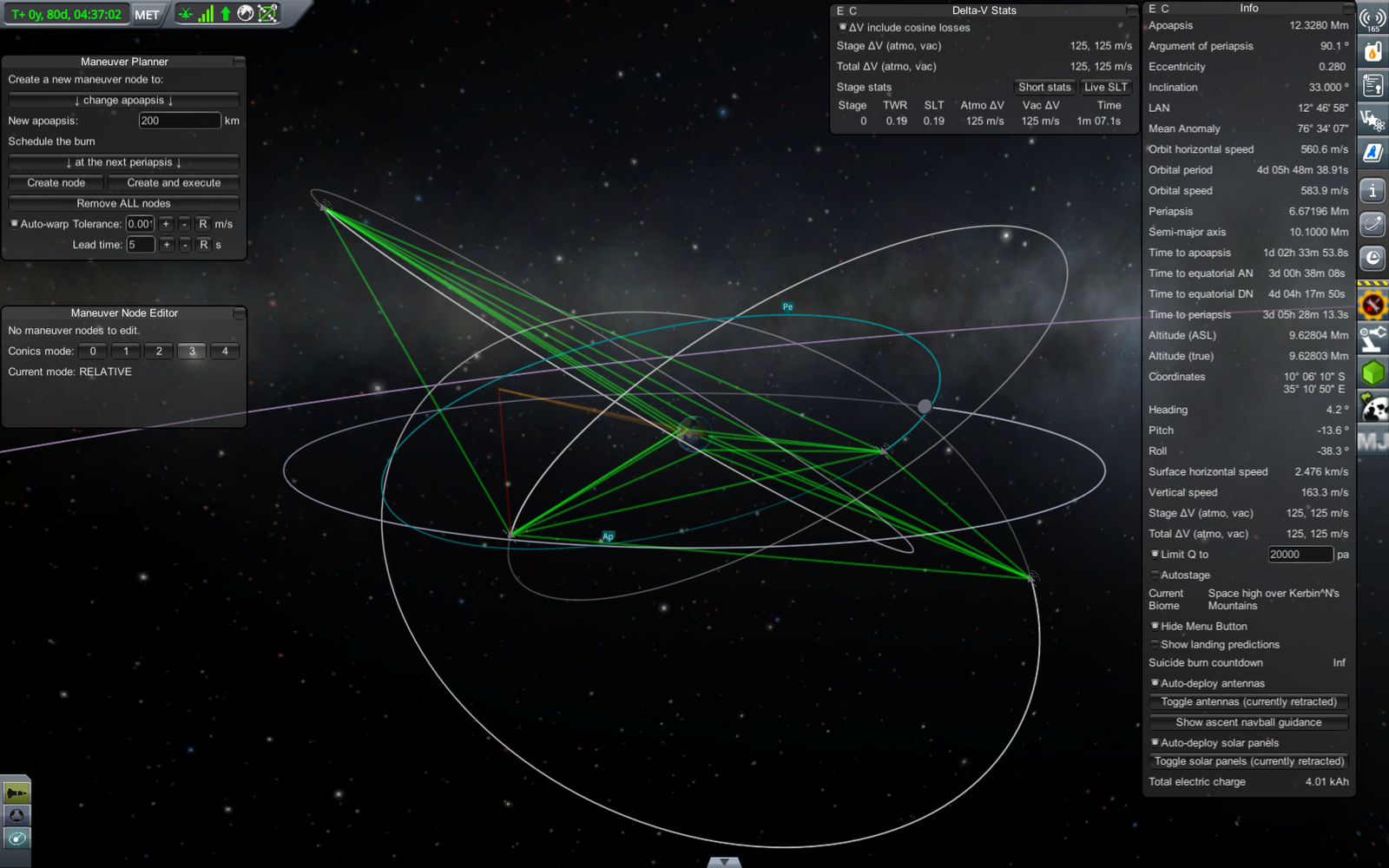Screen dimensions: 1389x868
Task: Enable the Autostage option
Action: tap(1155, 575)
